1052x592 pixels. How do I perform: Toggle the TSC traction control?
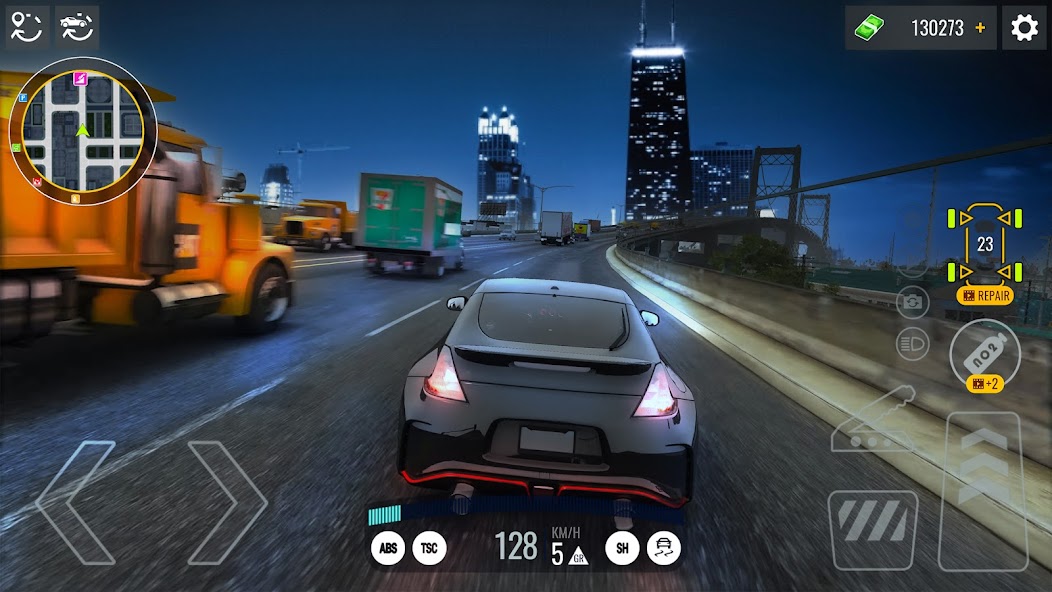tap(429, 547)
